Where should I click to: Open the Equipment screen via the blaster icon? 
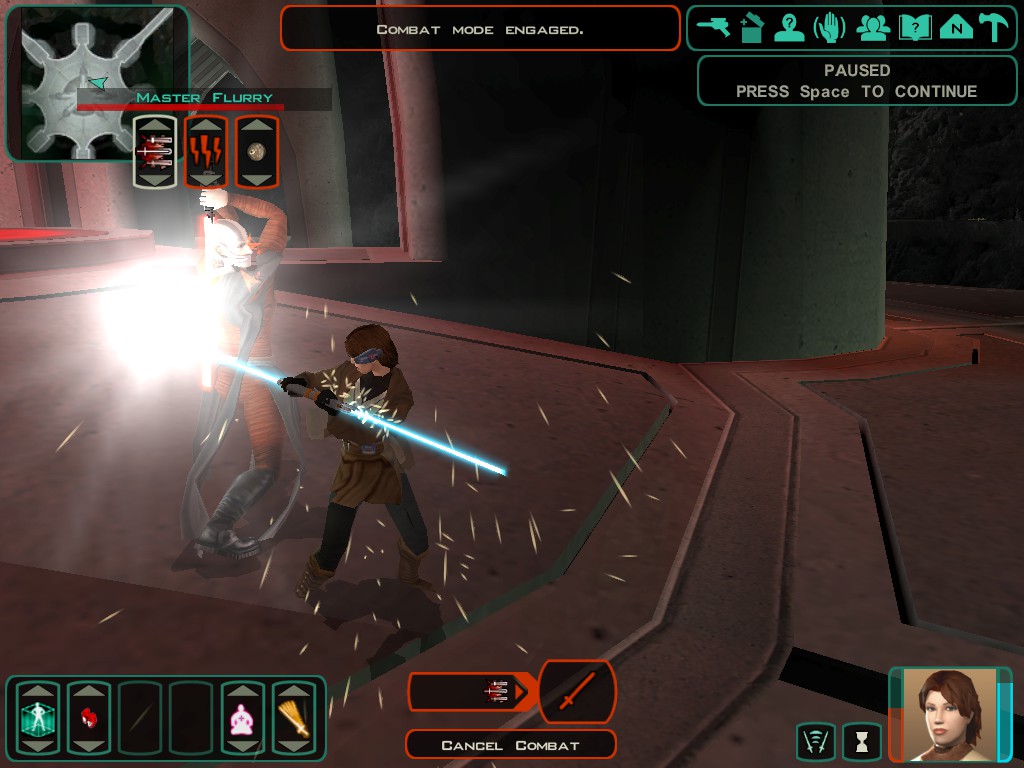(x=714, y=28)
